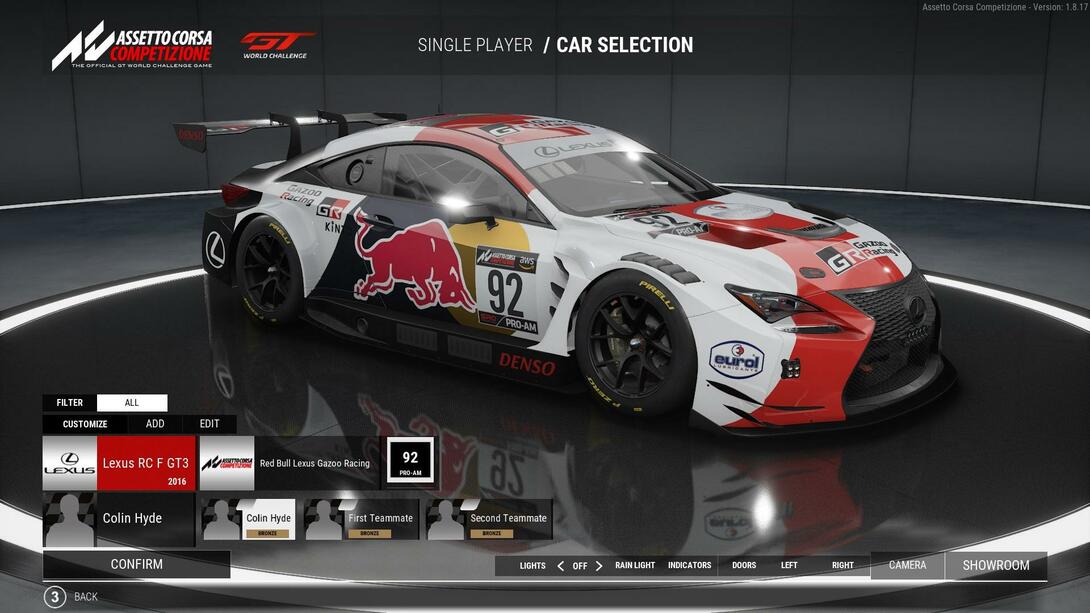
Task: Switch the Camera view
Action: [907, 565]
